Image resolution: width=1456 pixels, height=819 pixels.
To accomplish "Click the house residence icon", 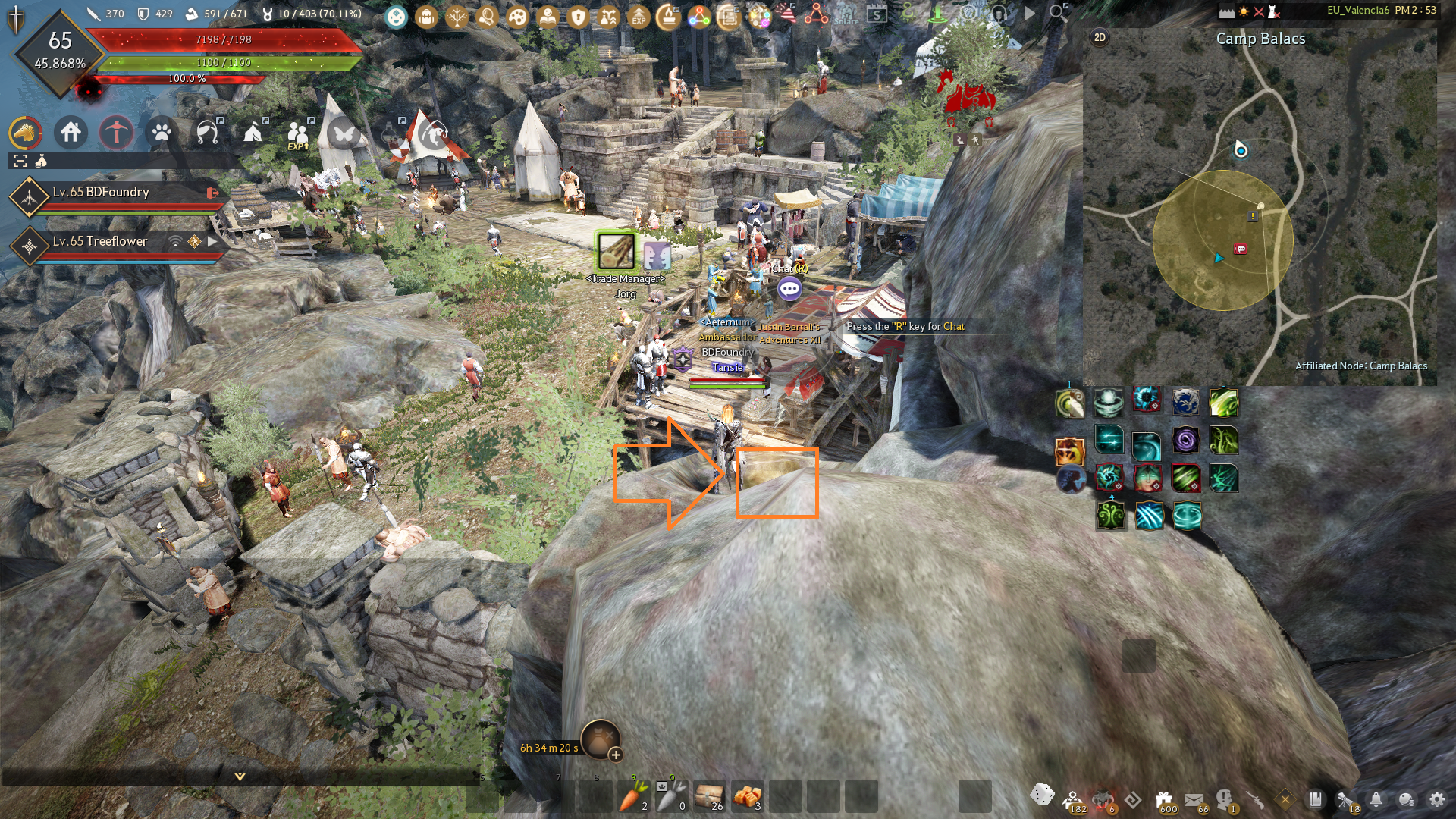I will [71, 133].
